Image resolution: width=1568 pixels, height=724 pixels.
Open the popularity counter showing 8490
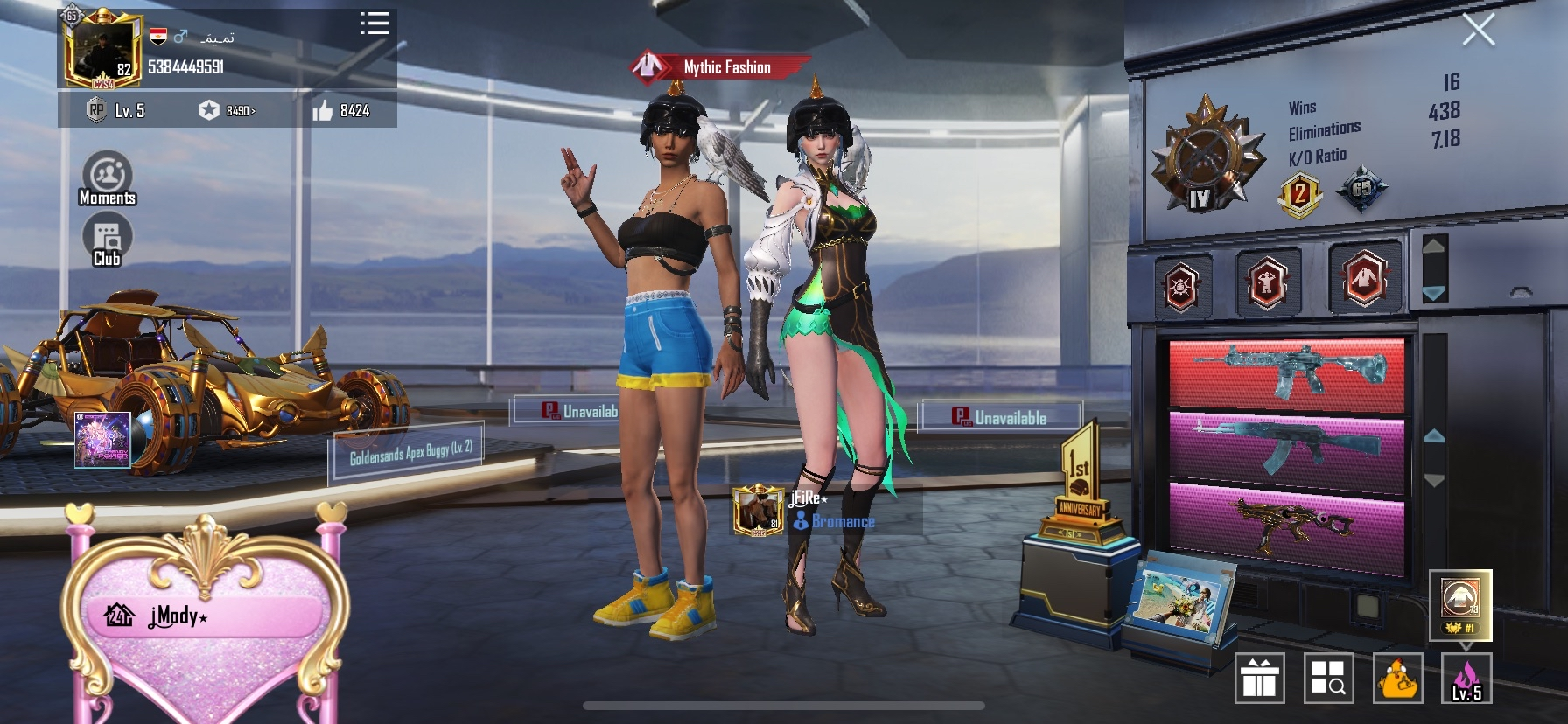(227, 111)
